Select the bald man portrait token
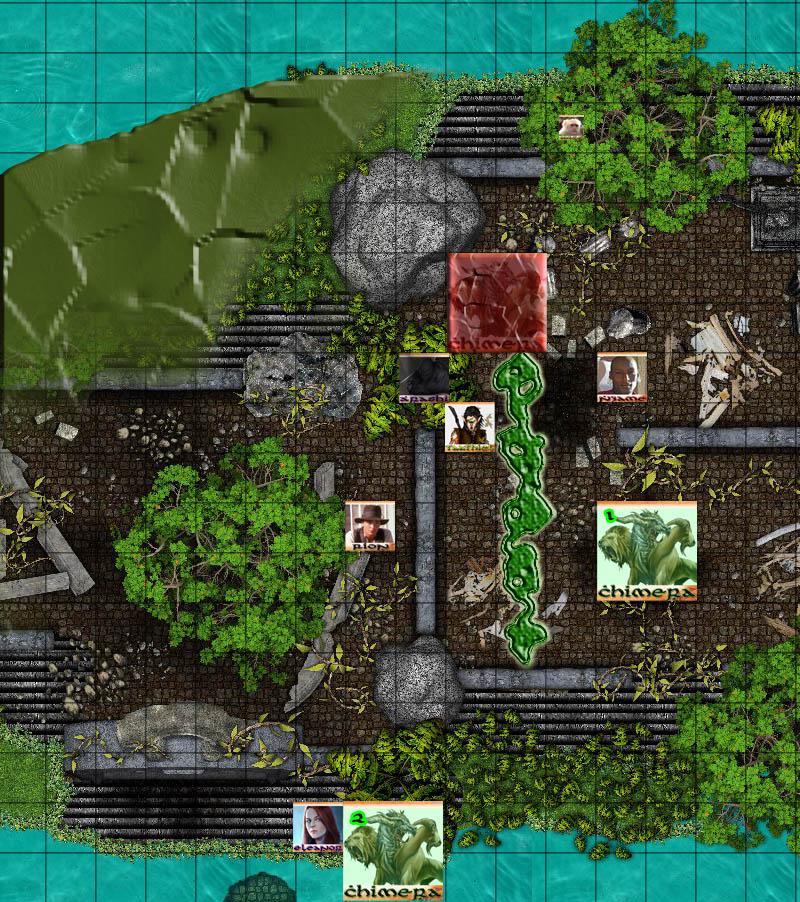This screenshot has width=800, height=902. [622, 377]
